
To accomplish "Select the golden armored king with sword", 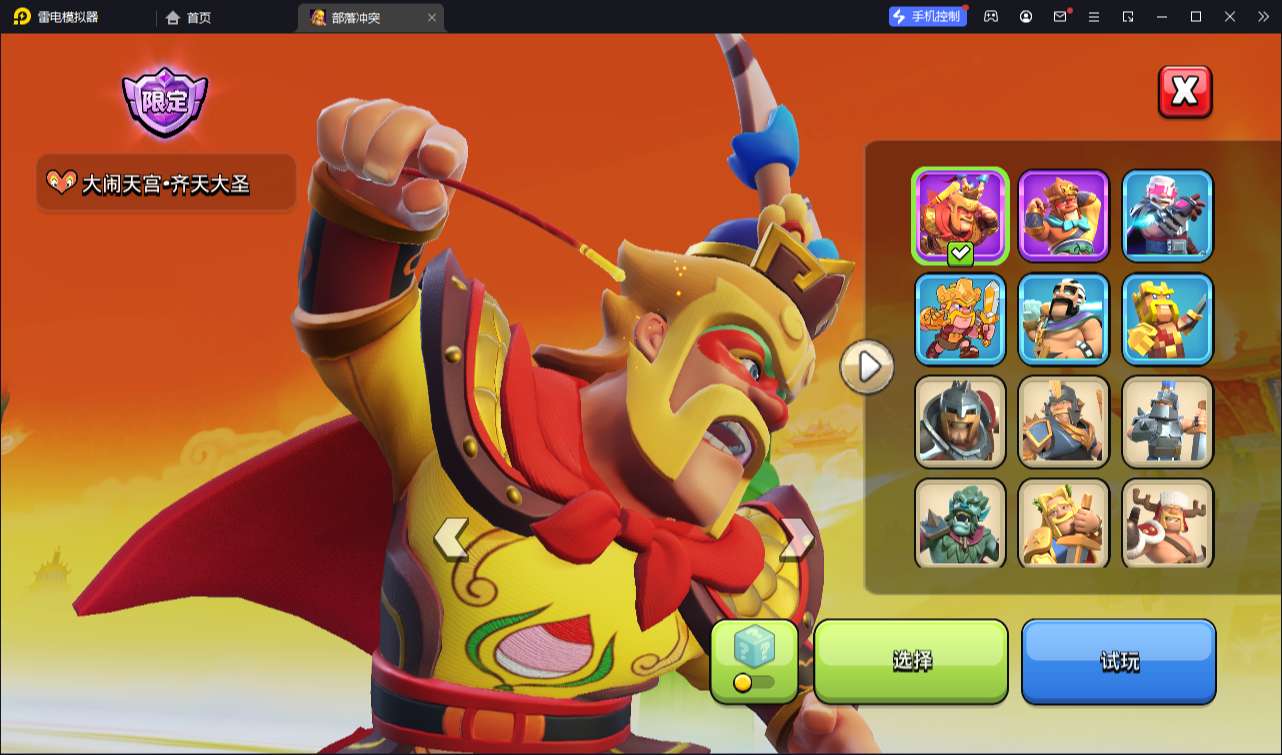I will click(960, 318).
